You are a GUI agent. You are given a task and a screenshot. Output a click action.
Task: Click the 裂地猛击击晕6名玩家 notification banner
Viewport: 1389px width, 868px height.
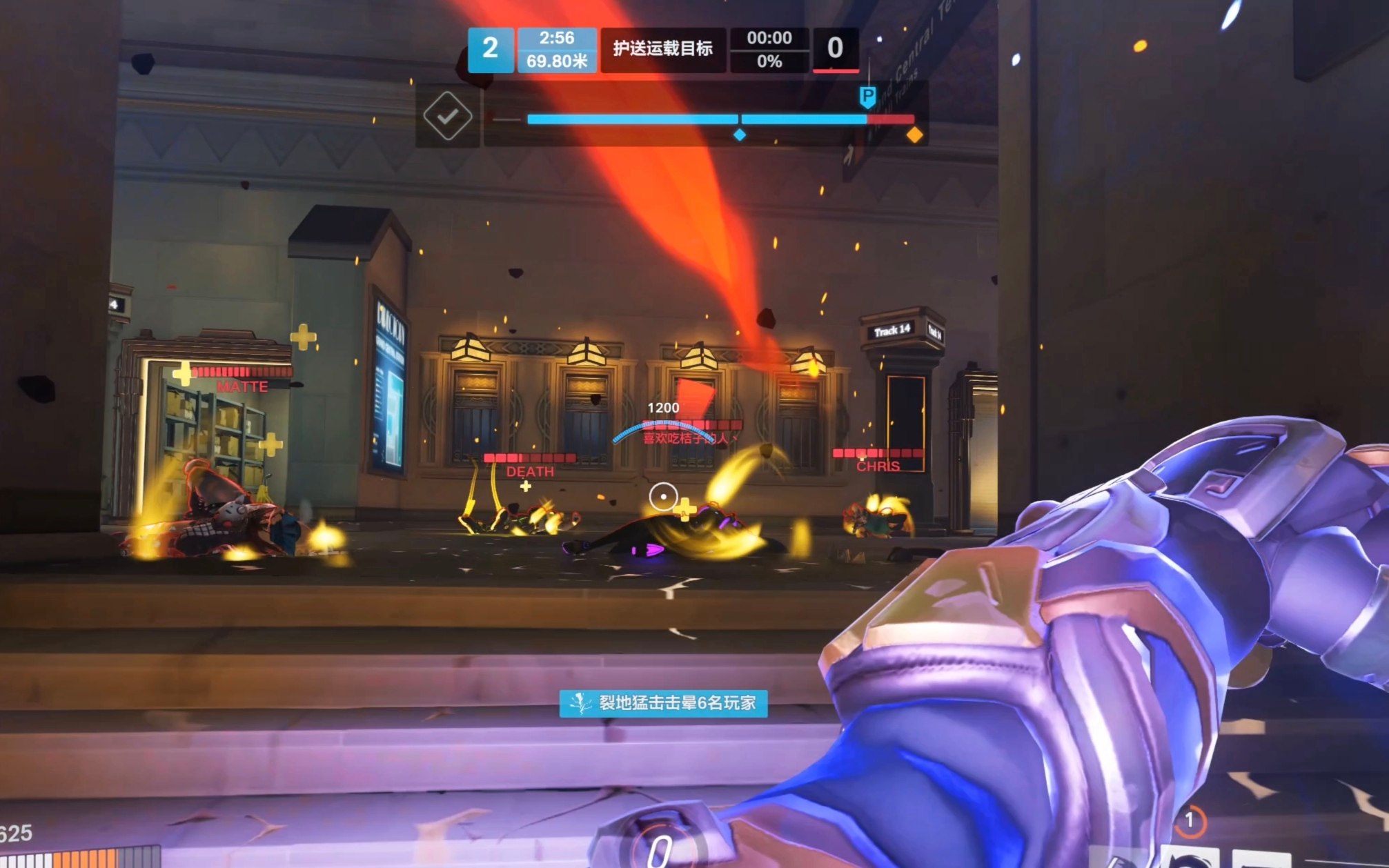(x=663, y=703)
